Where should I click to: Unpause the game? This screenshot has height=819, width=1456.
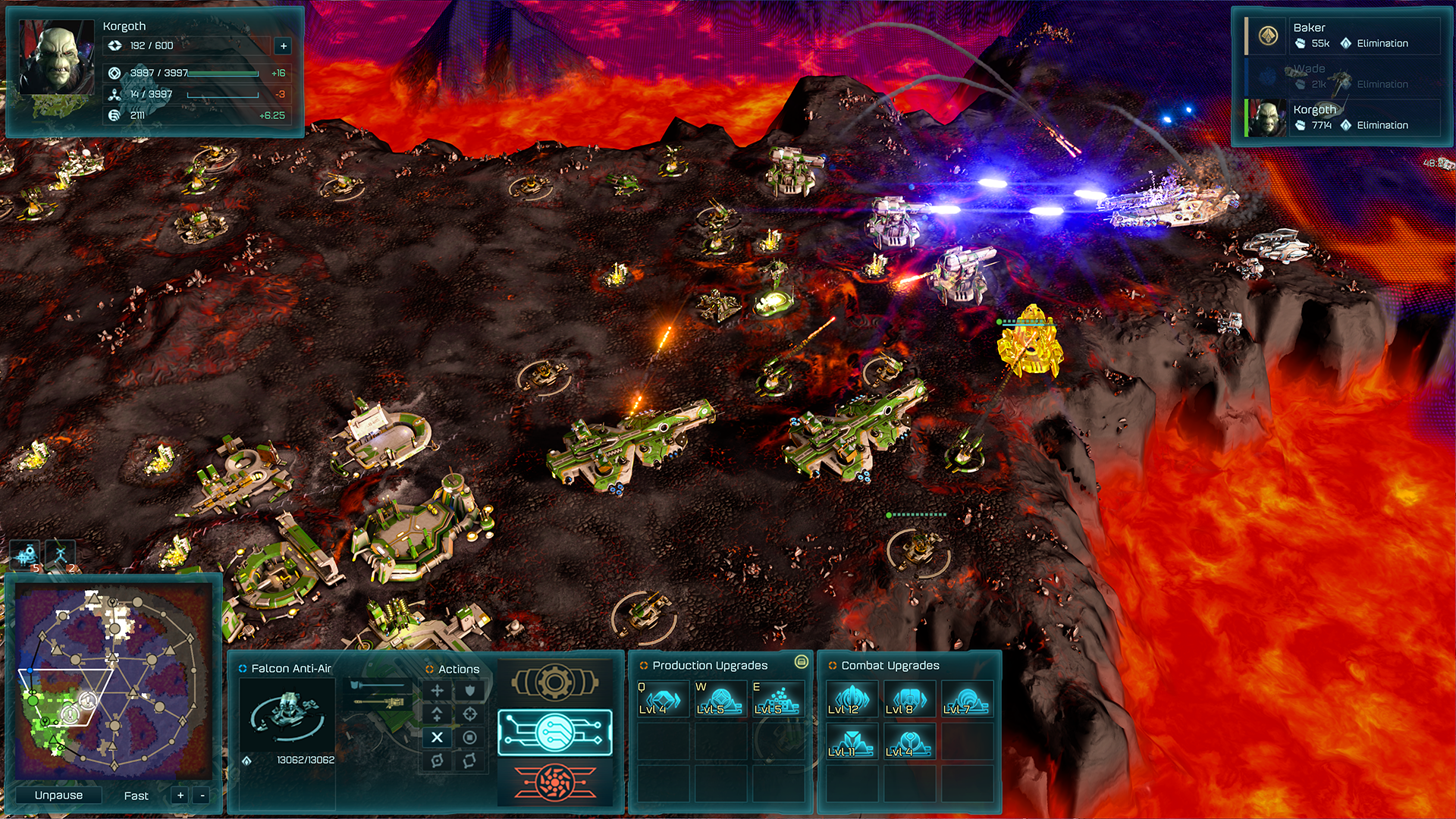click(58, 795)
